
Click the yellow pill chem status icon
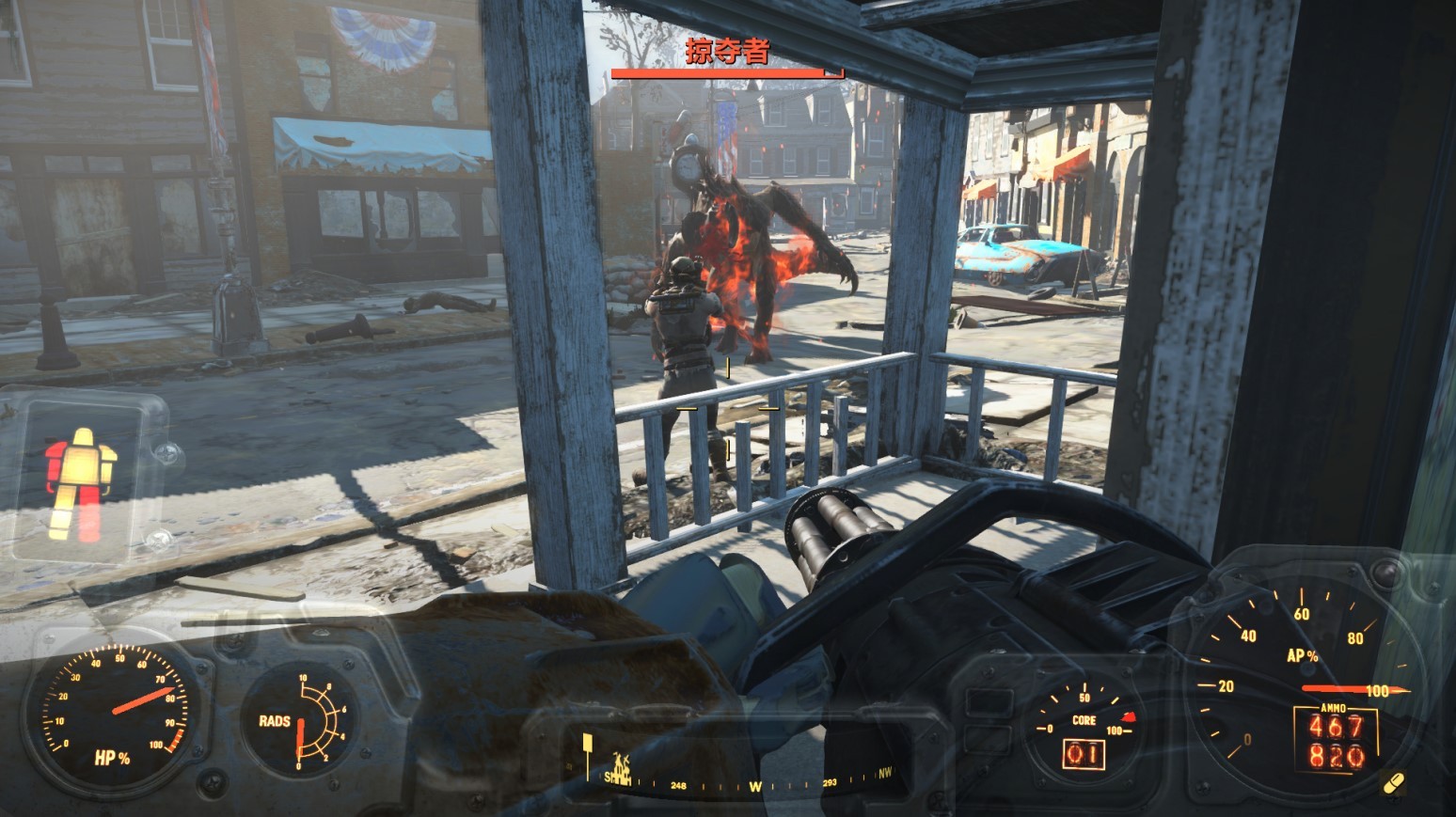click(1395, 782)
